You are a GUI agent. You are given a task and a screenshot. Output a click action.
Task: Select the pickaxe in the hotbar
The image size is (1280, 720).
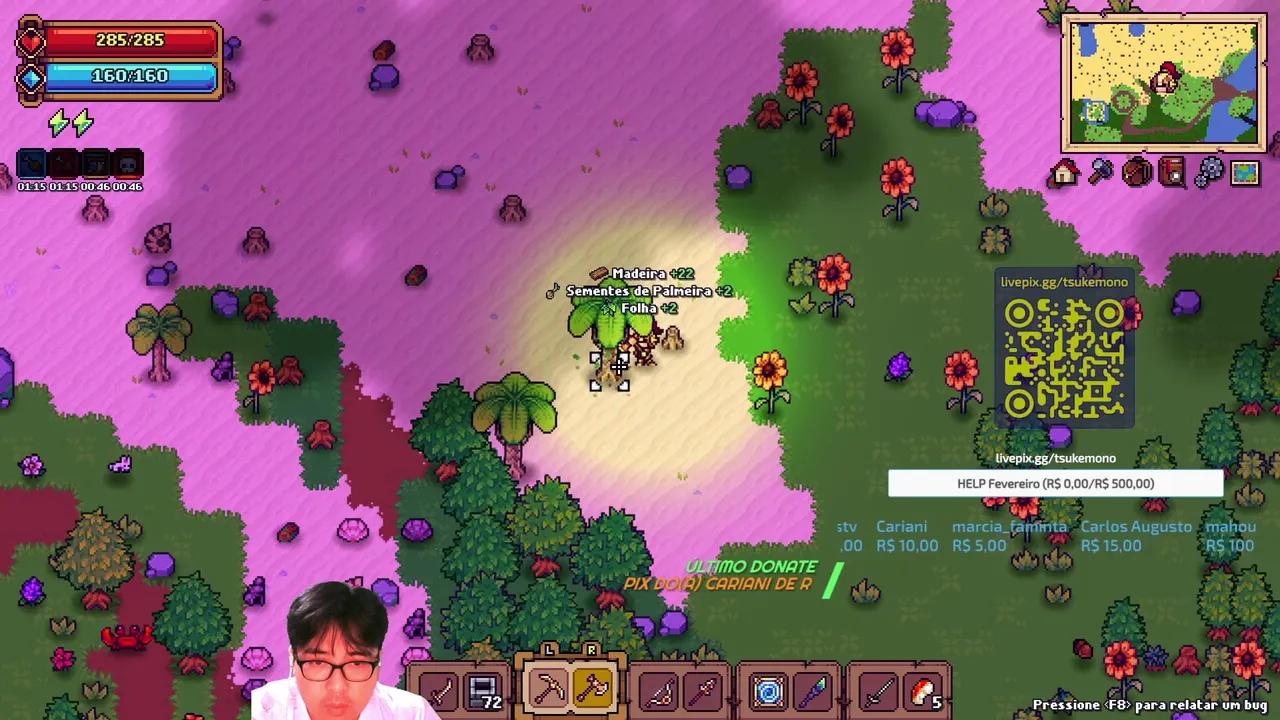click(548, 688)
